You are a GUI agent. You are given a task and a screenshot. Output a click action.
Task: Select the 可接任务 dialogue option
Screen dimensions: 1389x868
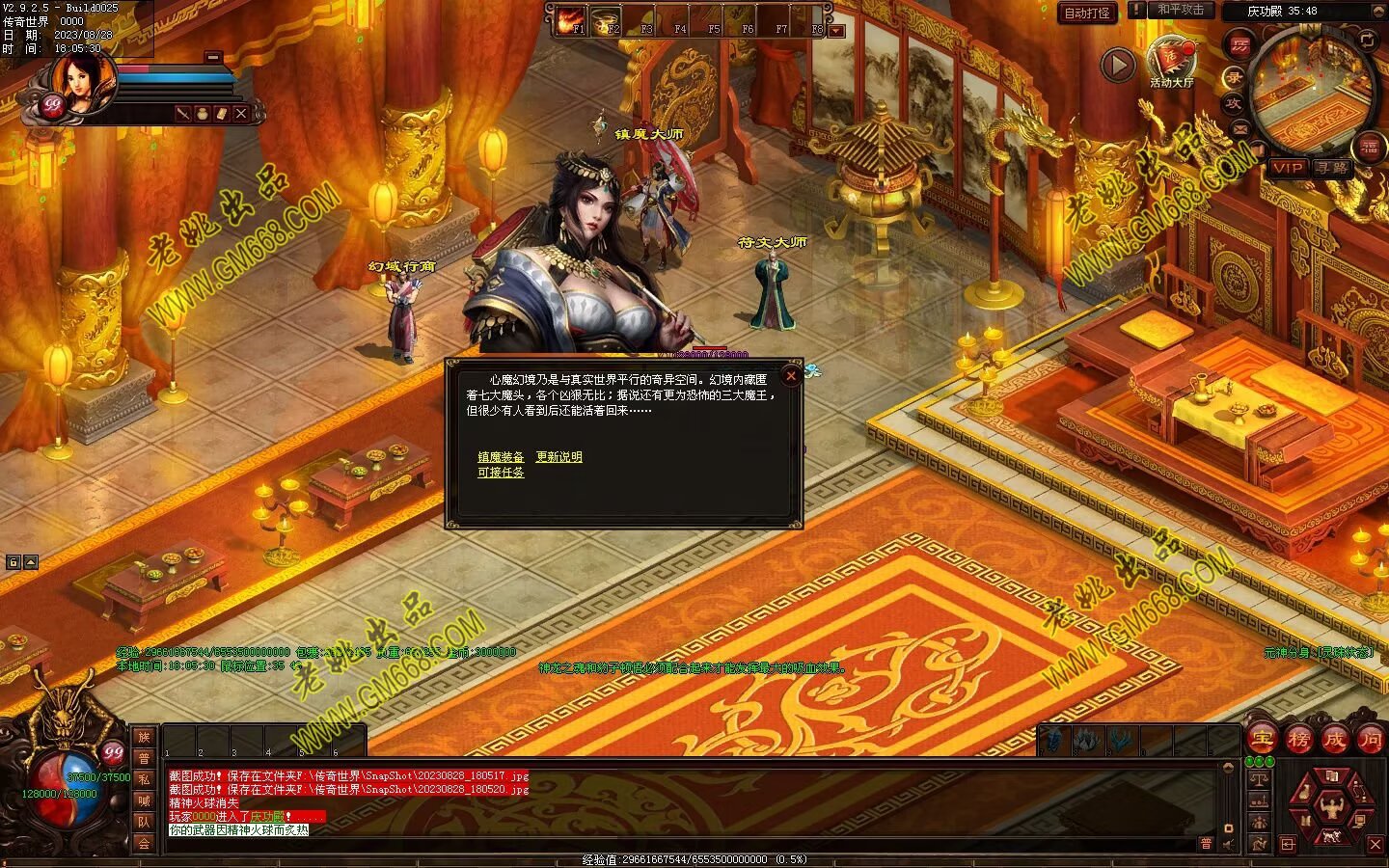point(501,473)
